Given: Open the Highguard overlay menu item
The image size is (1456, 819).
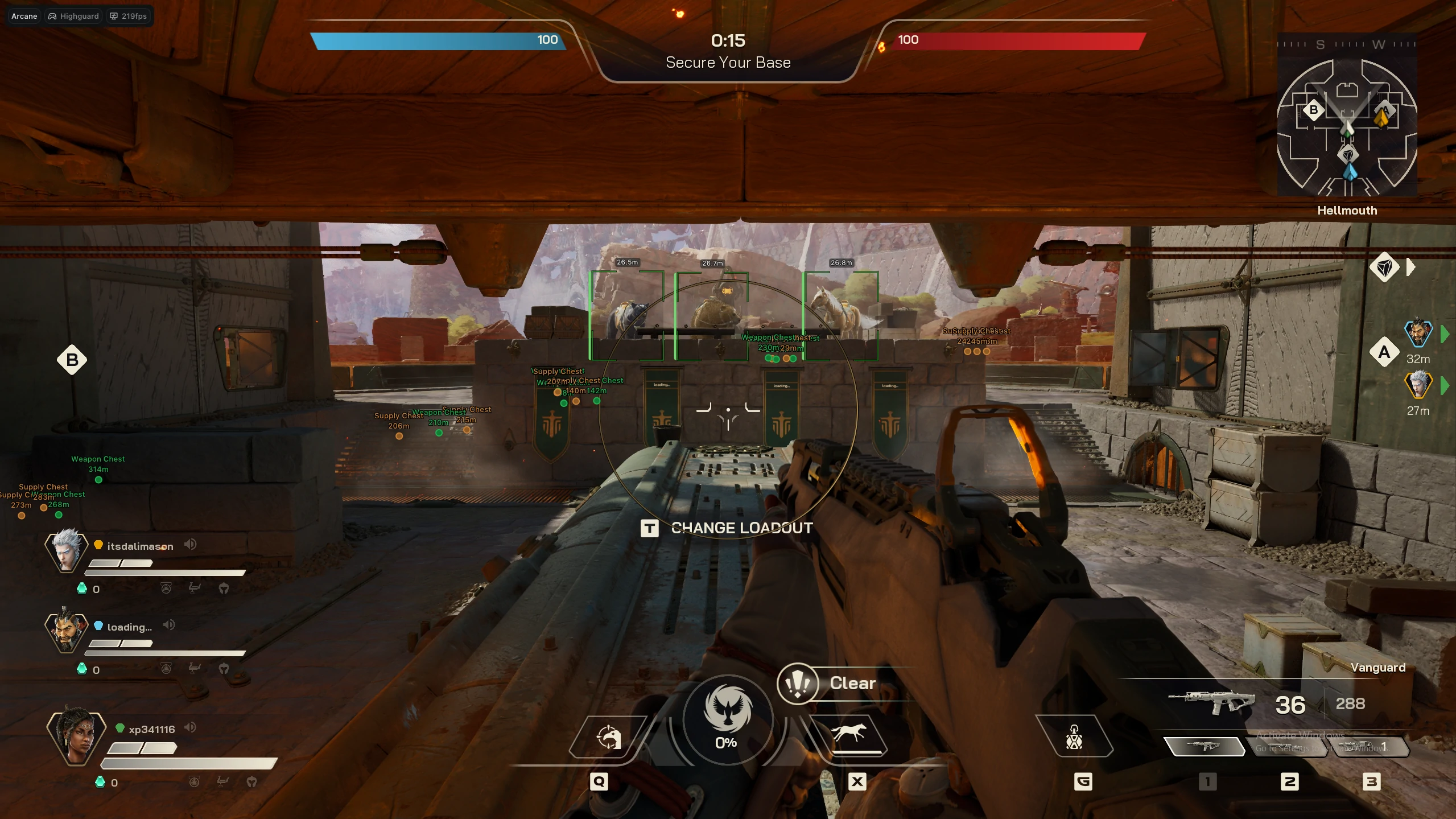Looking at the screenshot, I should (x=73, y=16).
